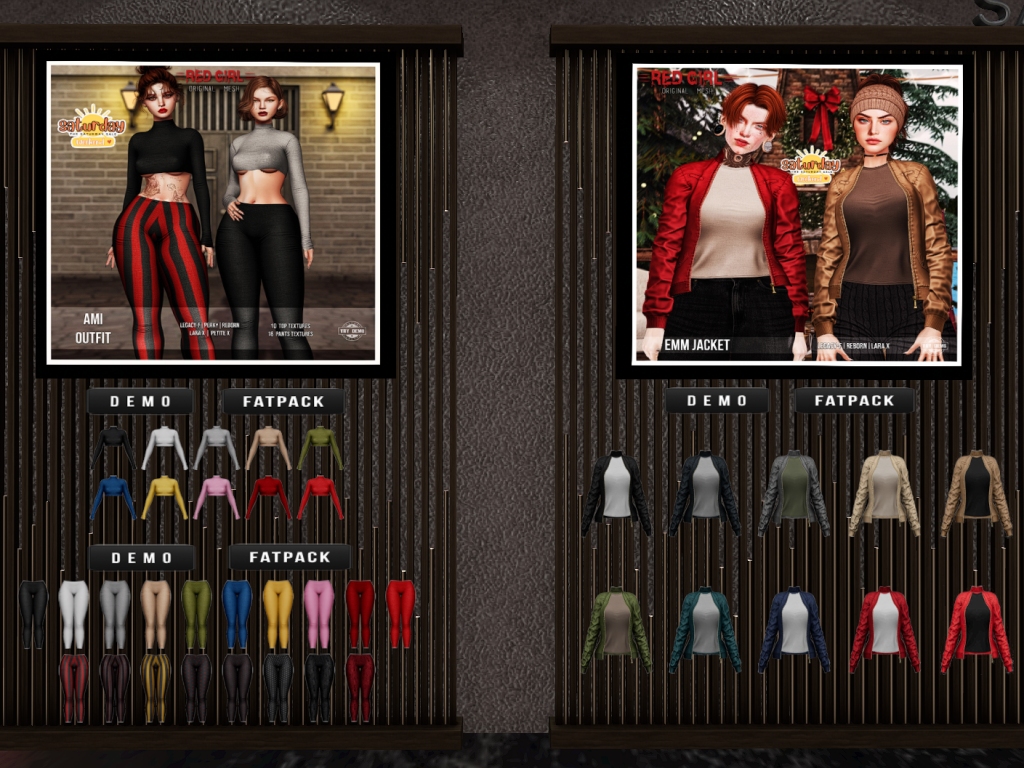The width and height of the screenshot is (1024, 768).
Task: Get the DEMO for the Ami pants
Action: coord(140,557)
